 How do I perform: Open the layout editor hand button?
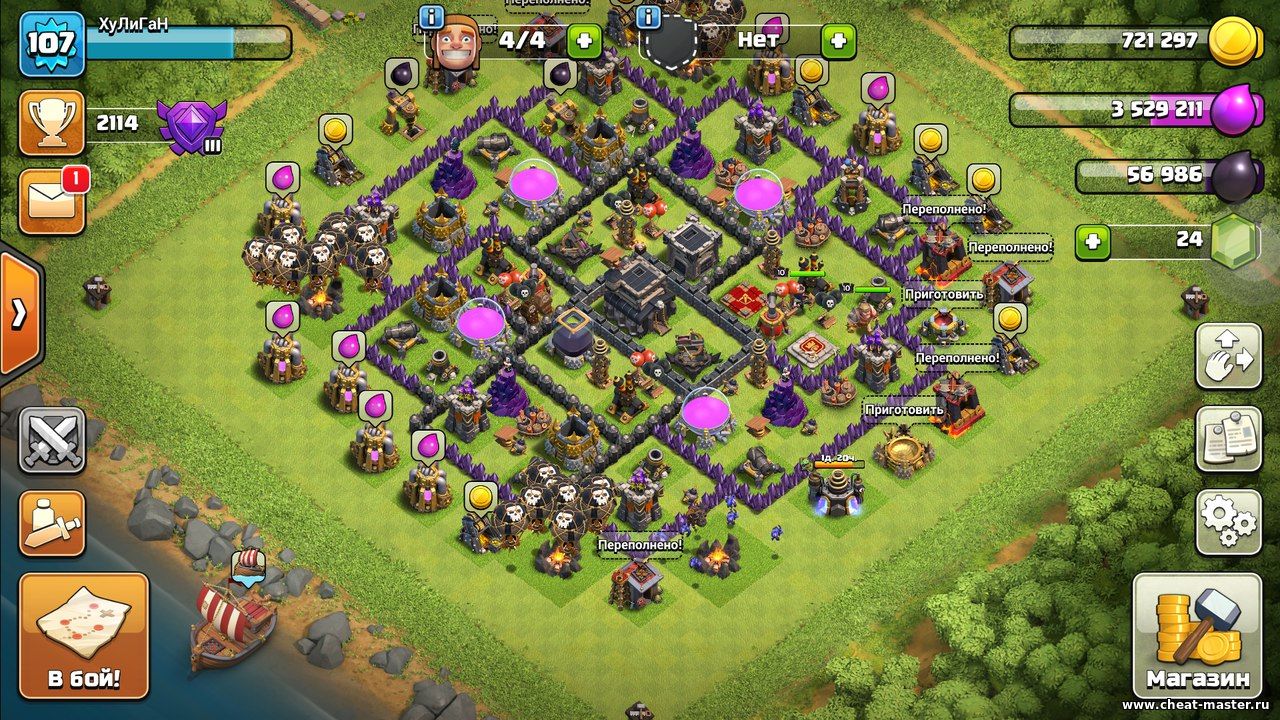point(1228,356)
